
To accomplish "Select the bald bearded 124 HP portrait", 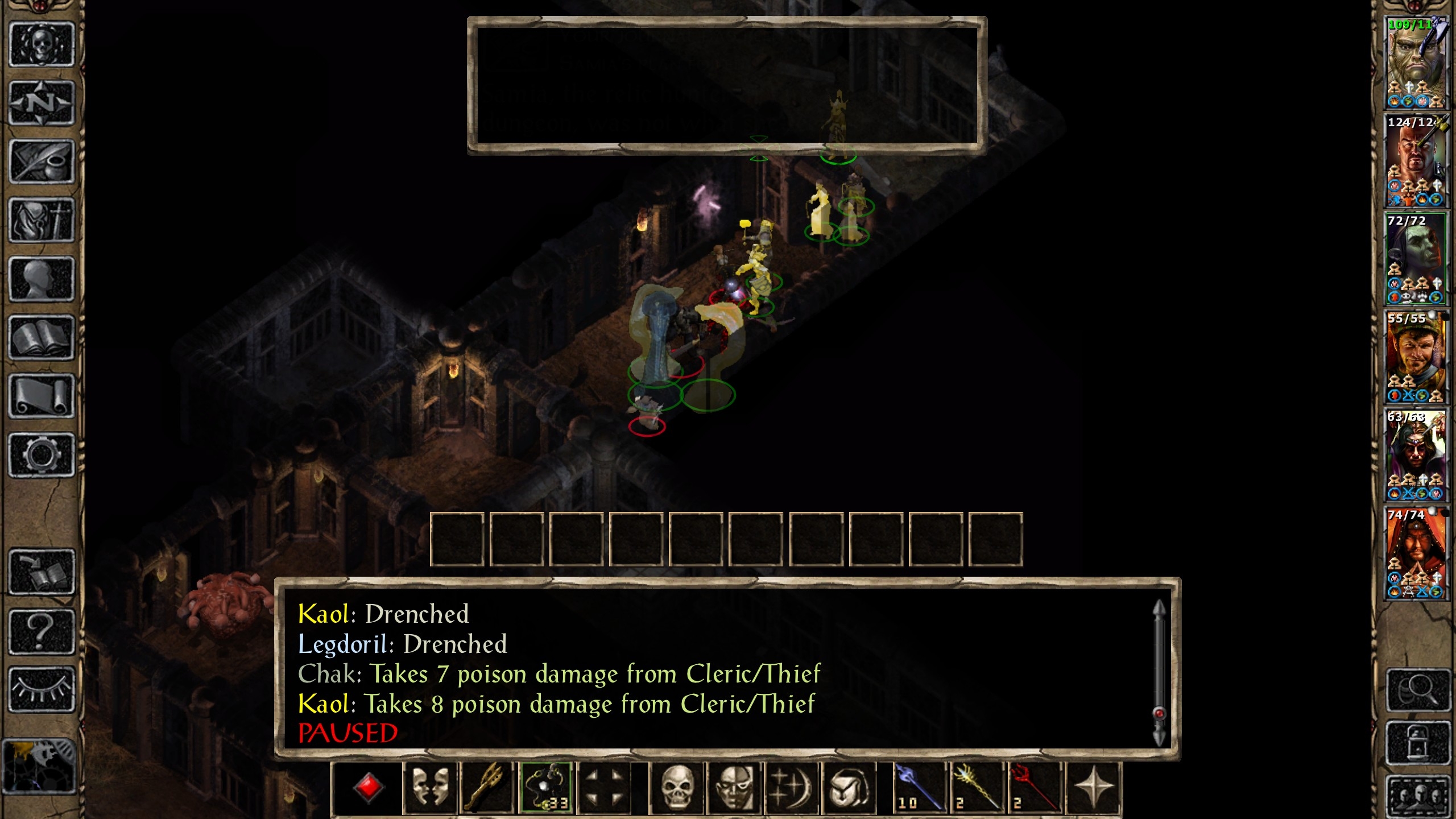I will click(1415, 161).
